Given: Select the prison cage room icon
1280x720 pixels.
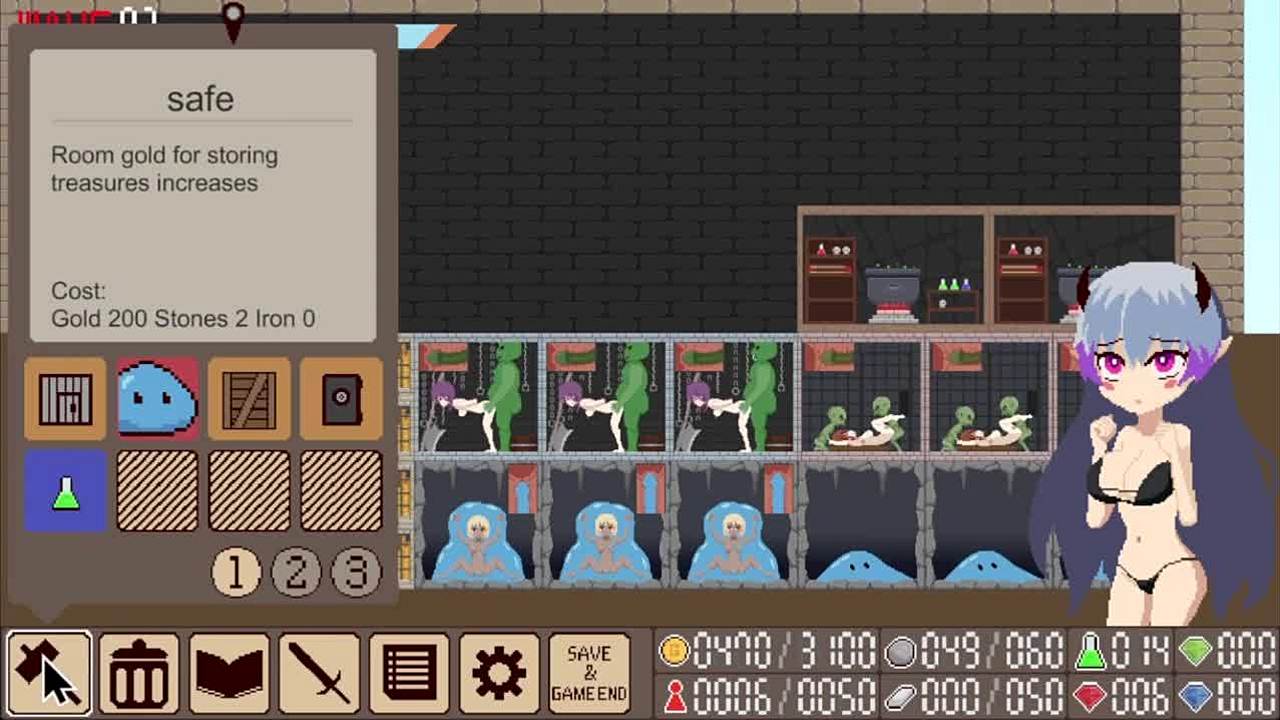Looking at the screenshot, I should tap(66, 398).
